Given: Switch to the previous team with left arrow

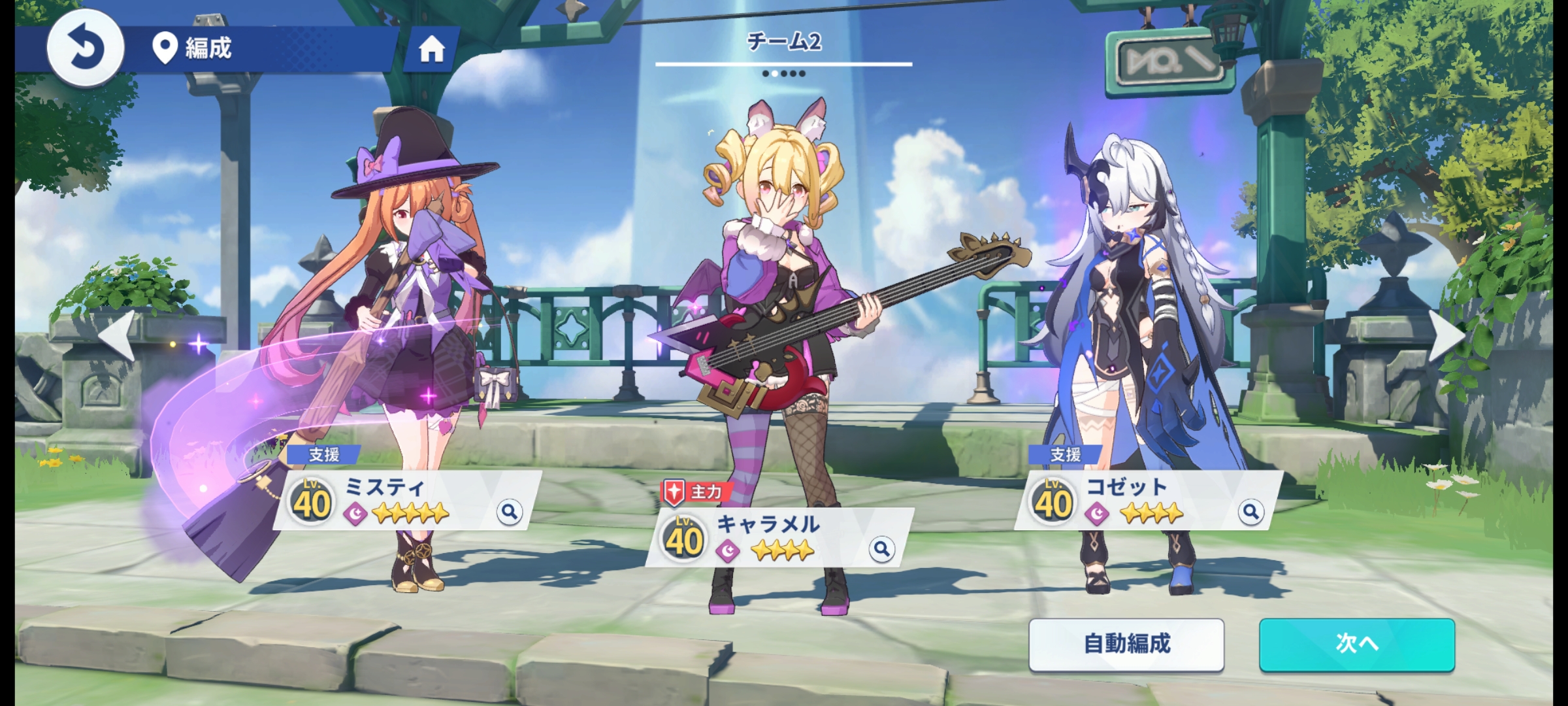Looking at the screenshot, I should click(118, 335).
